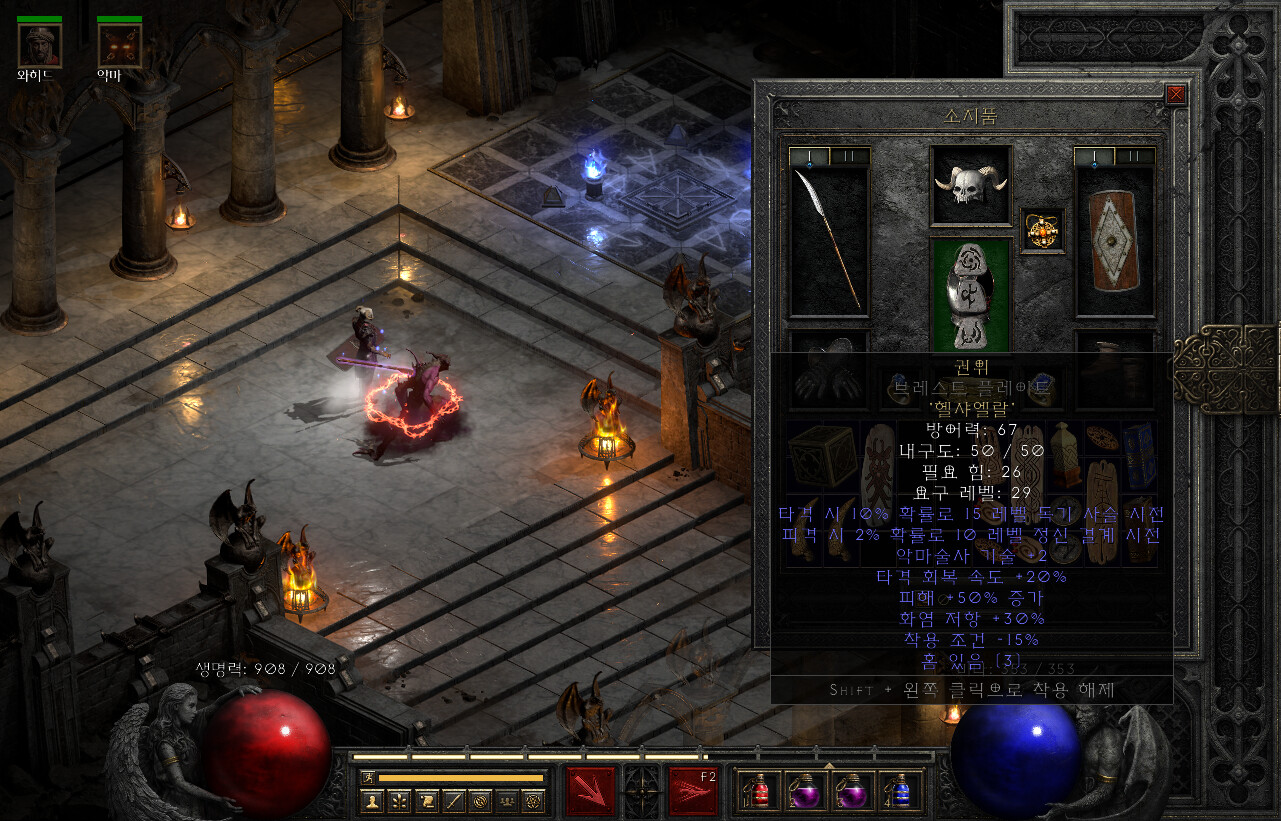Switch to weapon set II above the shield

tap(1136, 156)
